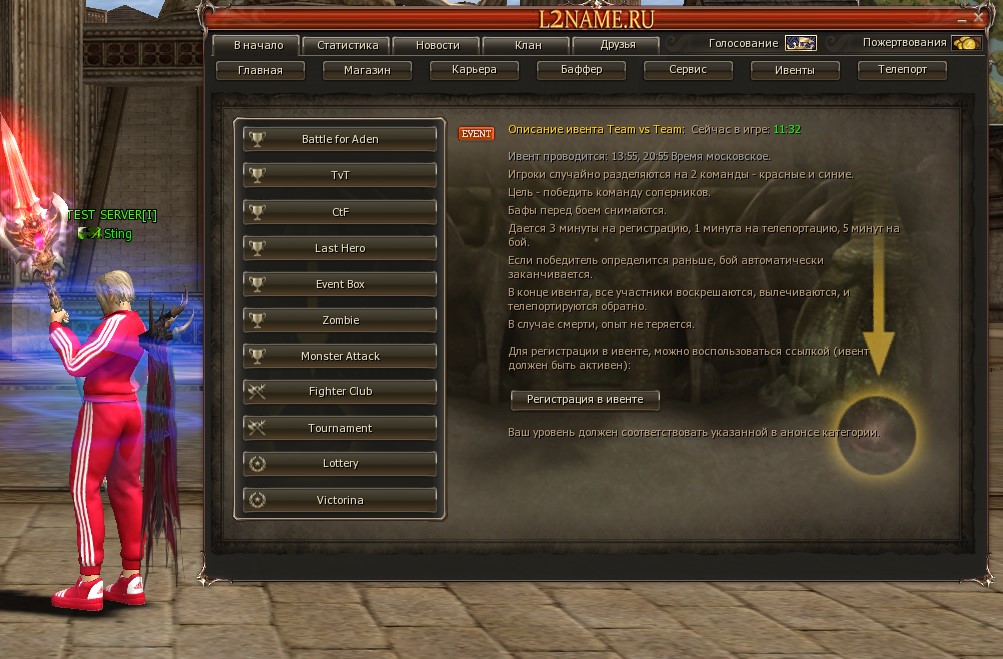Show the Fighter Club event

(x=340, y=392)
